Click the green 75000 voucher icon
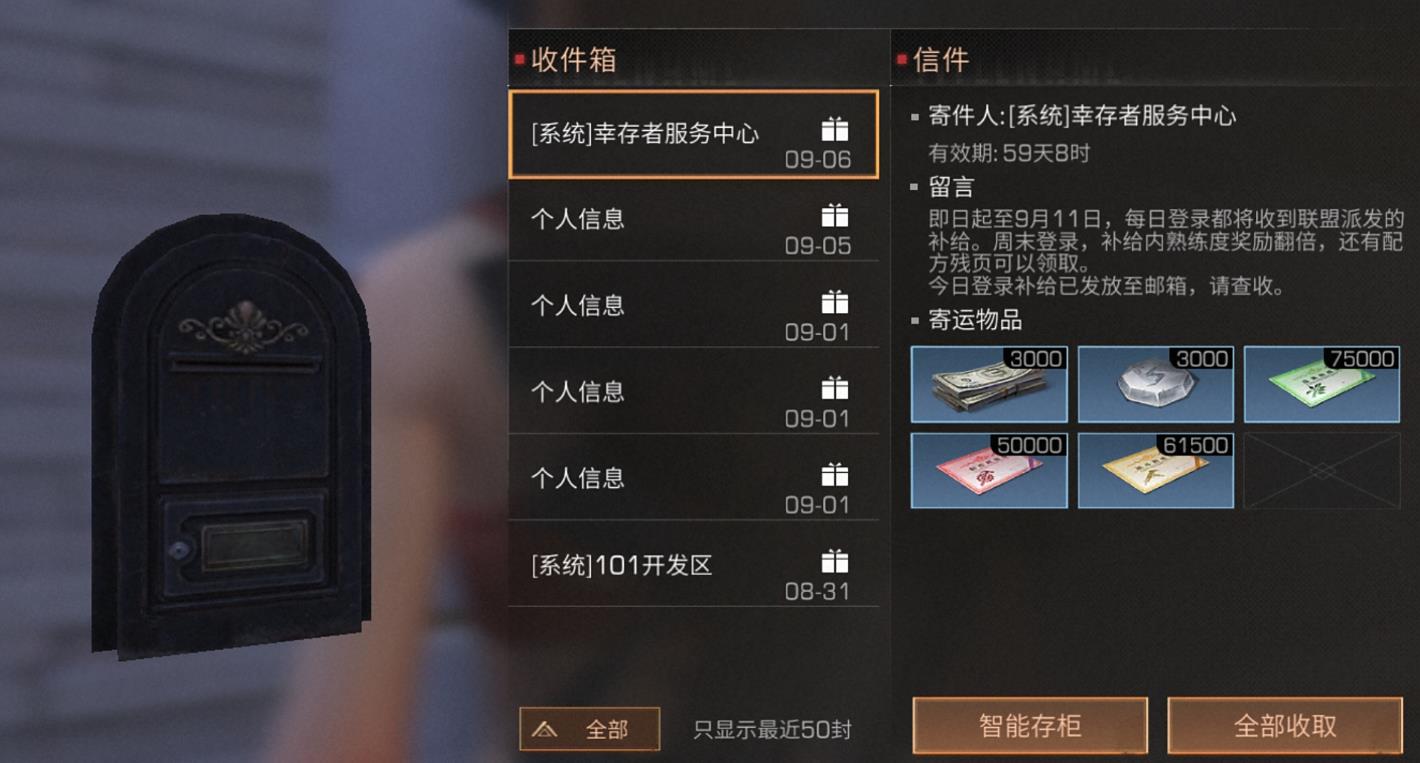The image size is (1420, 763). pos(1321,385)
